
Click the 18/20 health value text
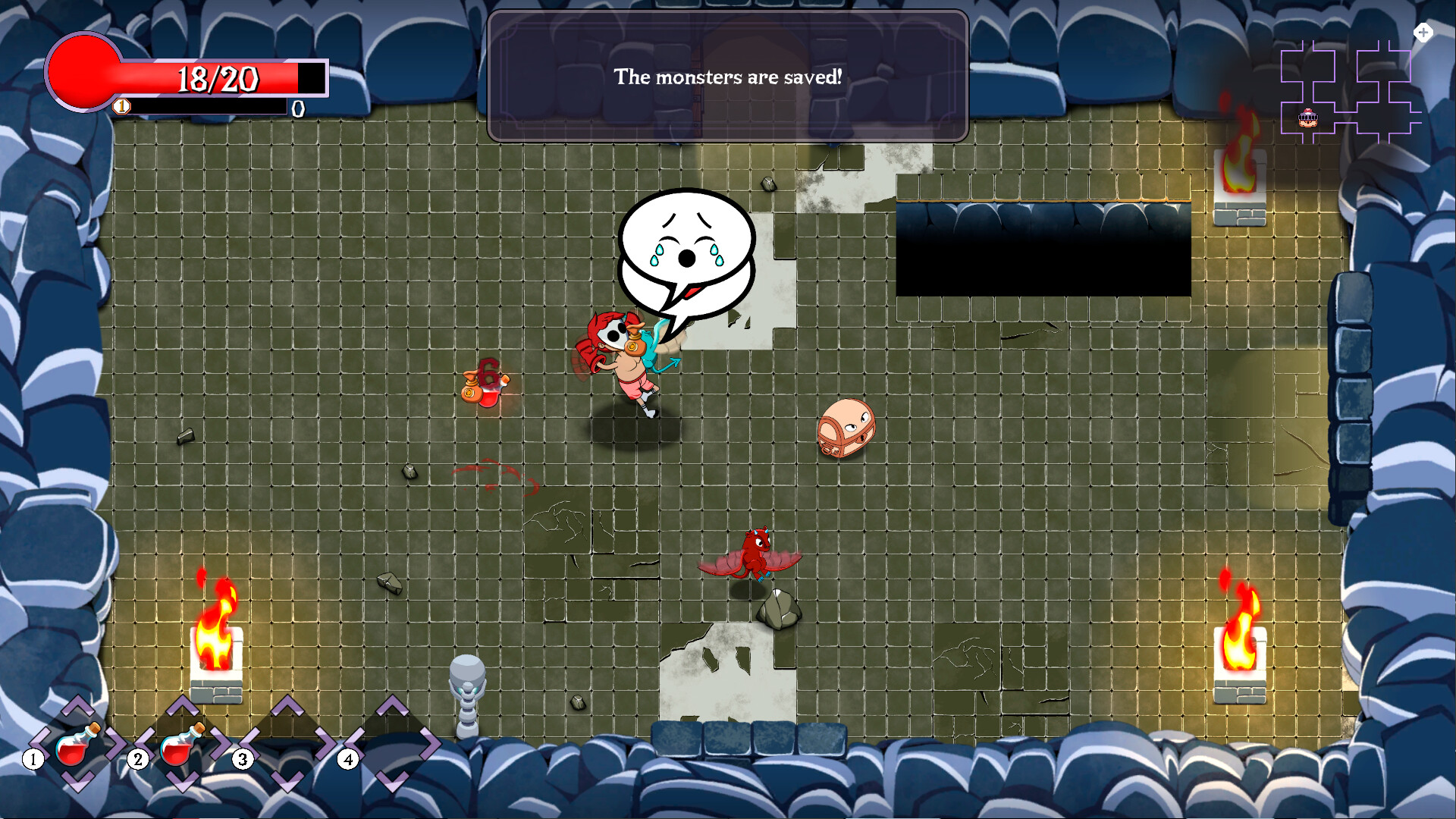[218, 77]
